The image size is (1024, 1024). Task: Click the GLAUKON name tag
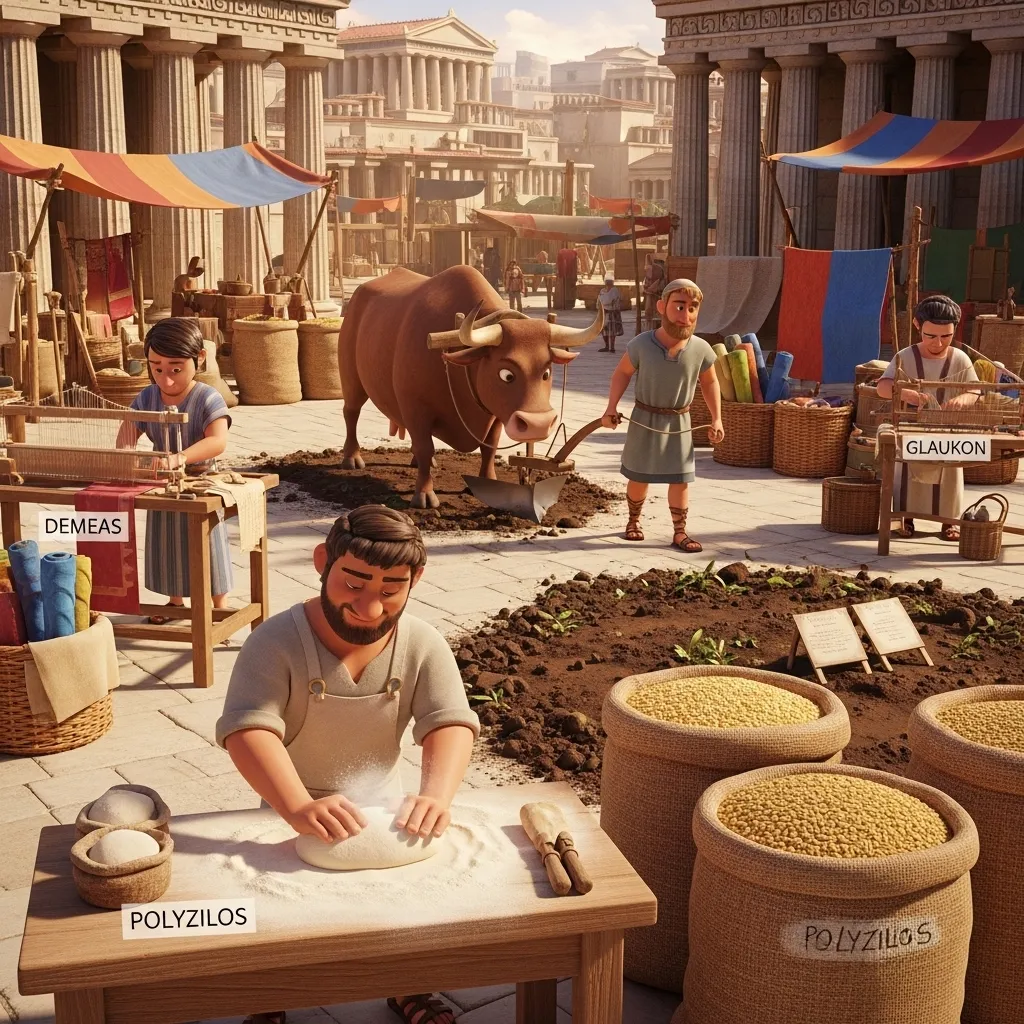[x=945, y=448]
